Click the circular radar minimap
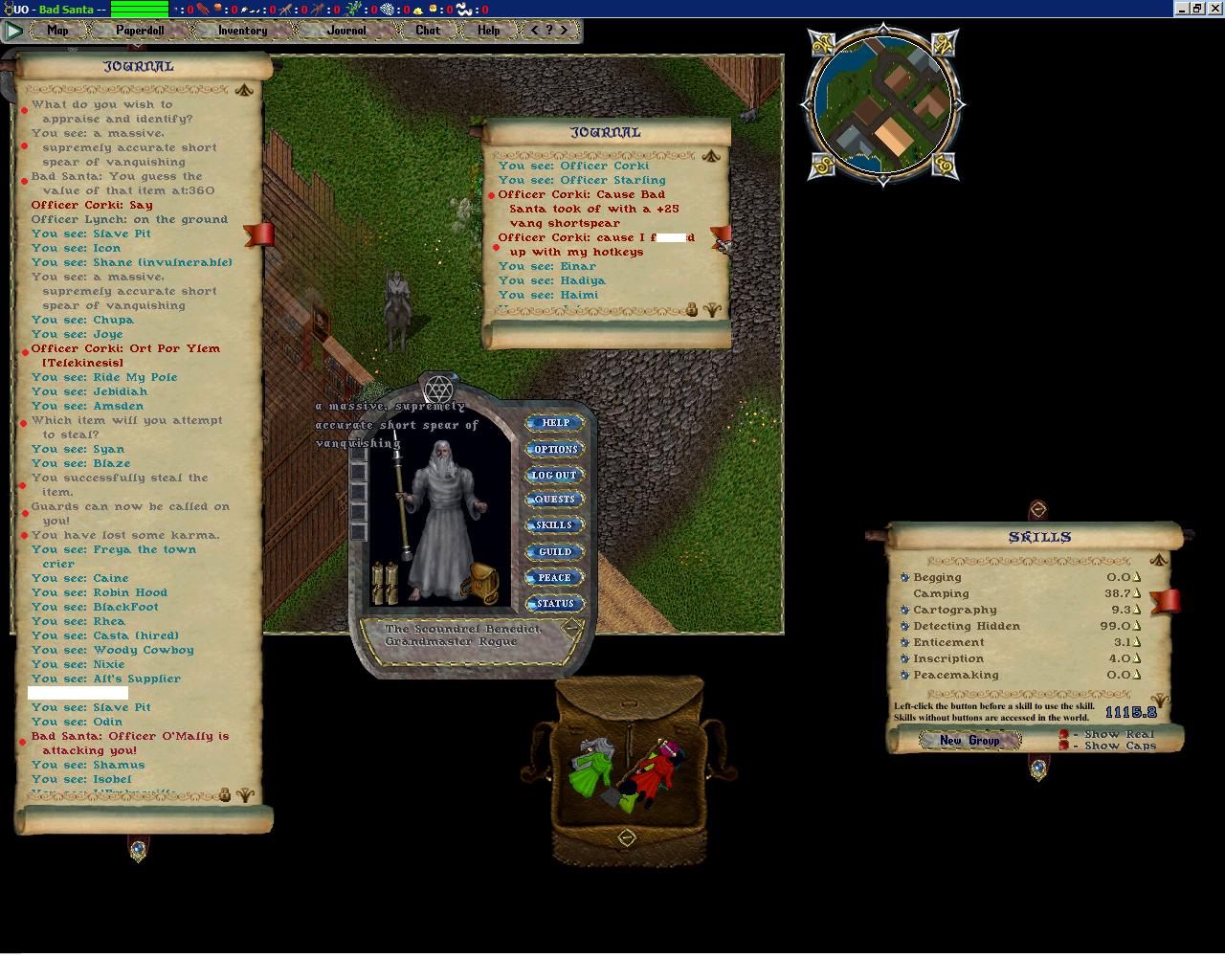Viewport: 1225px width, 980px height. pyautogui.click(x=883, y=103)
